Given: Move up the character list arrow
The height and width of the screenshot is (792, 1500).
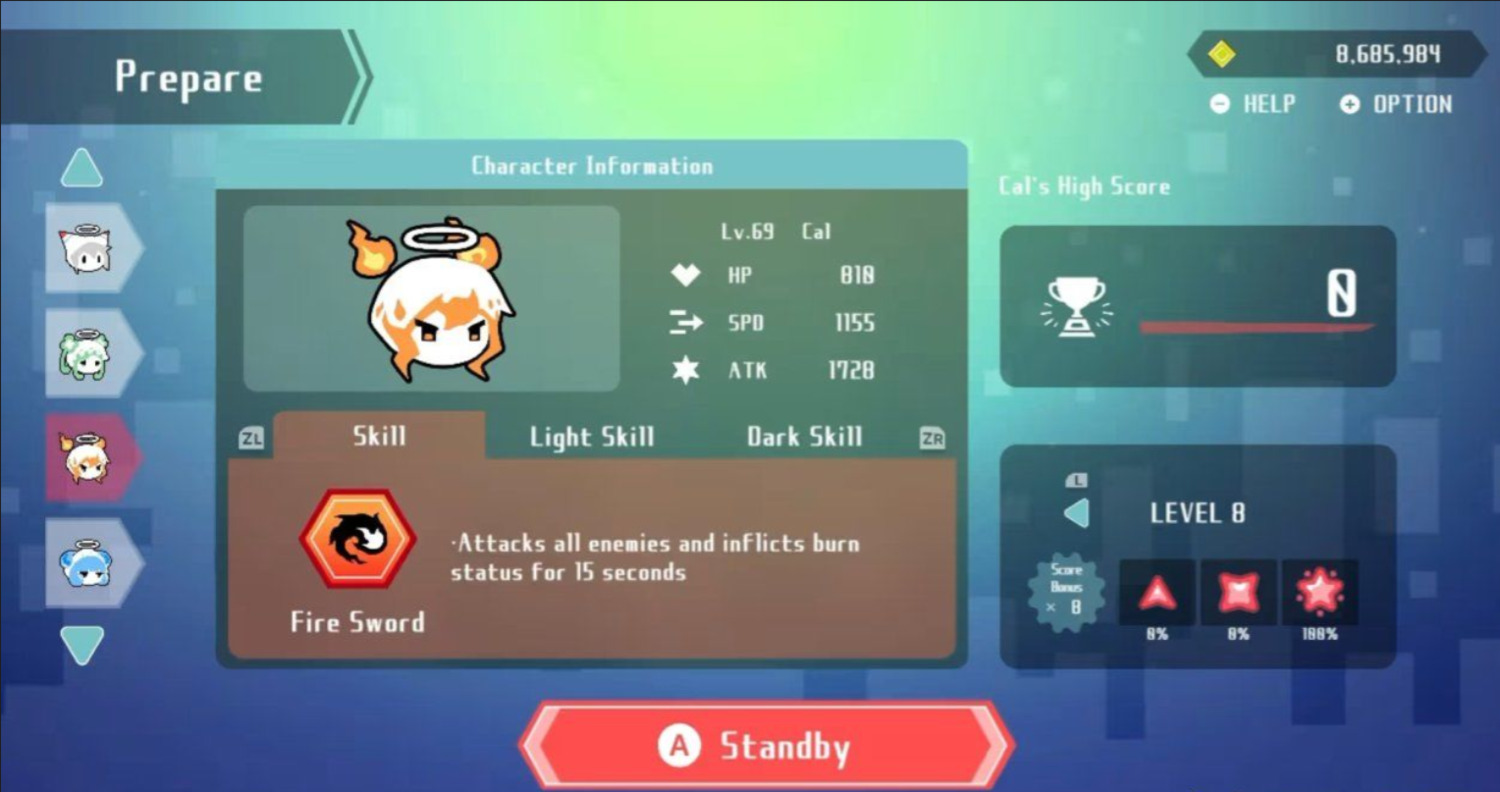Looking at the screenshot, I should pos(82,168).
